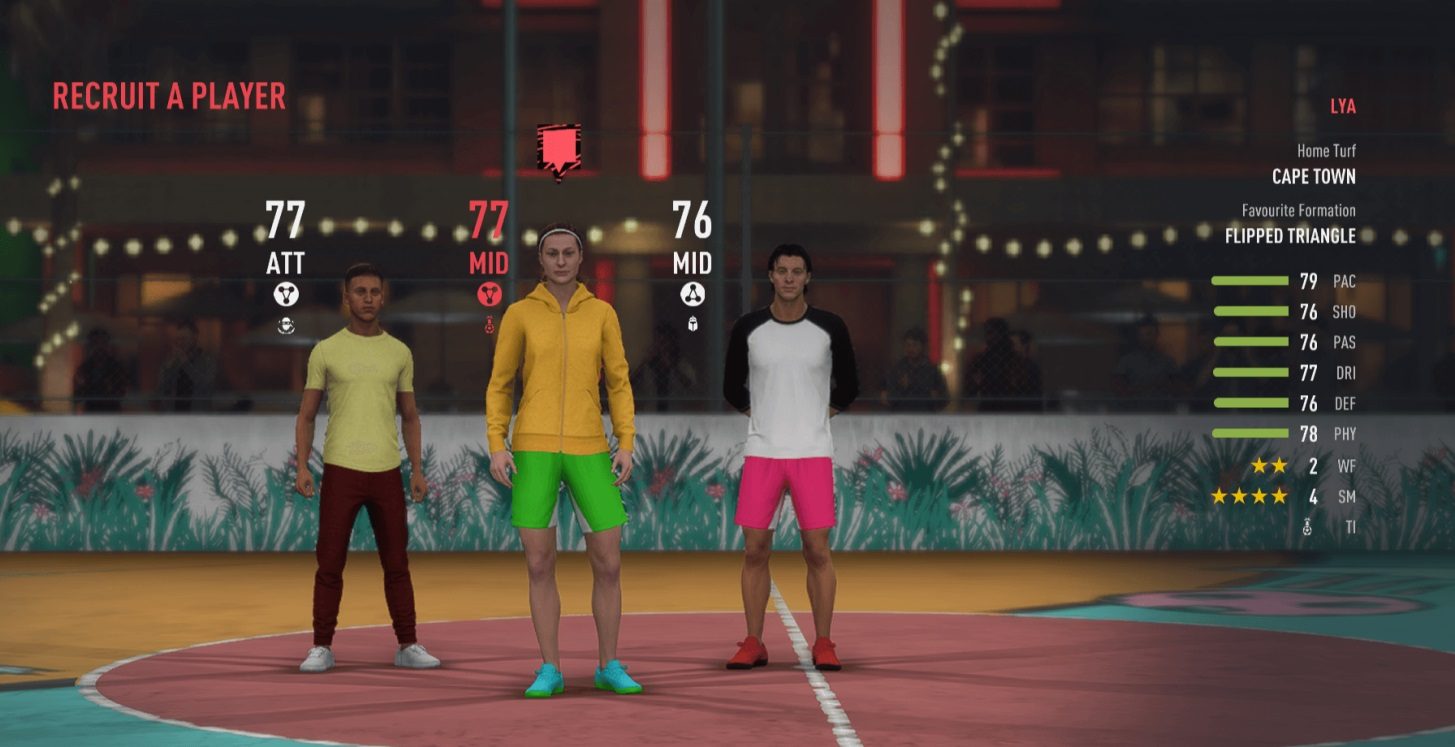
Task: Click the pink selection marker above the middle player
Action: point(558,150)
